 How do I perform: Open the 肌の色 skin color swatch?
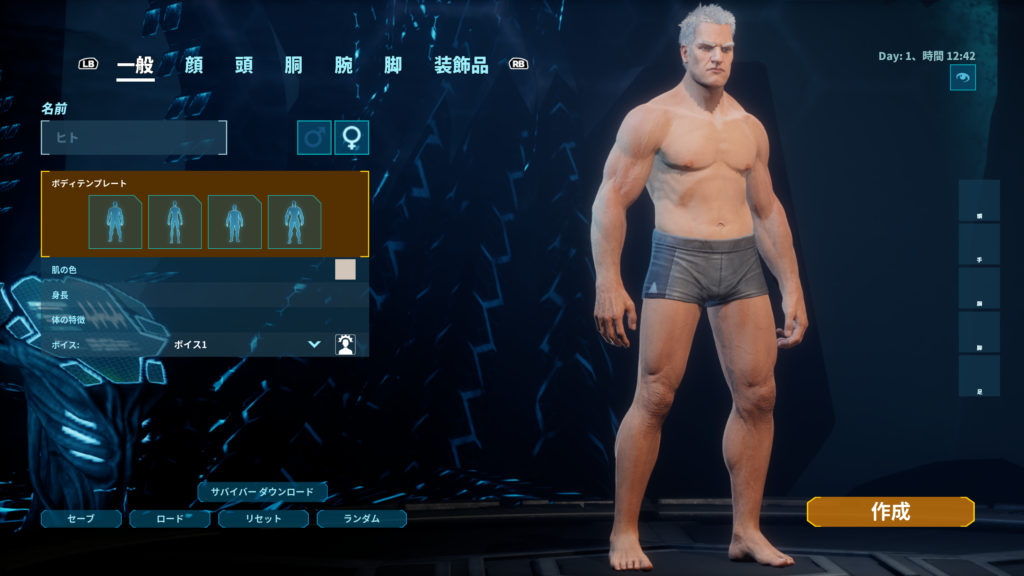(345, 270)
